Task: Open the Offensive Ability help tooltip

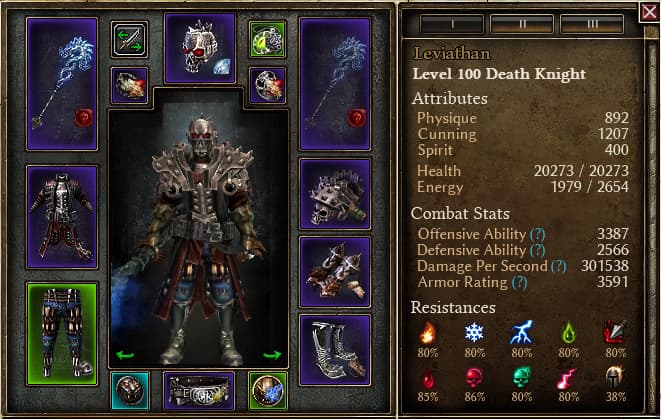Action: click(538, 234)
